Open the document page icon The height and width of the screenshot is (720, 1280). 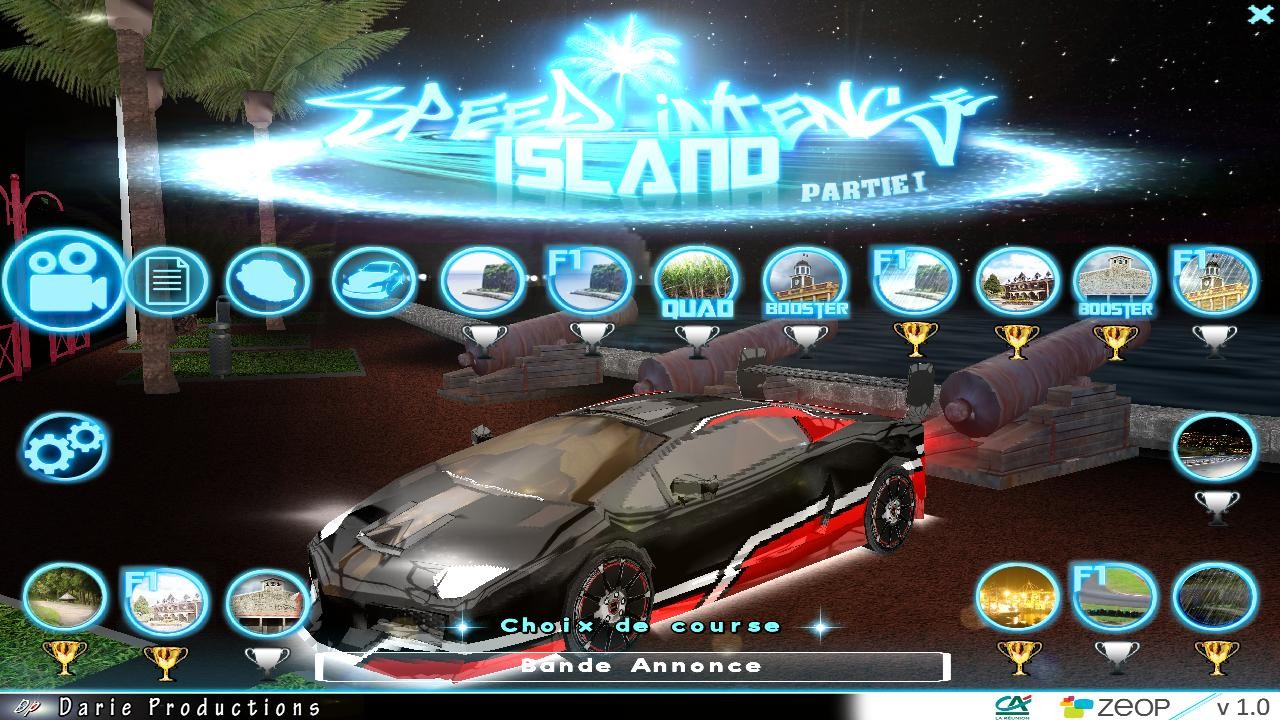point(166,281)
